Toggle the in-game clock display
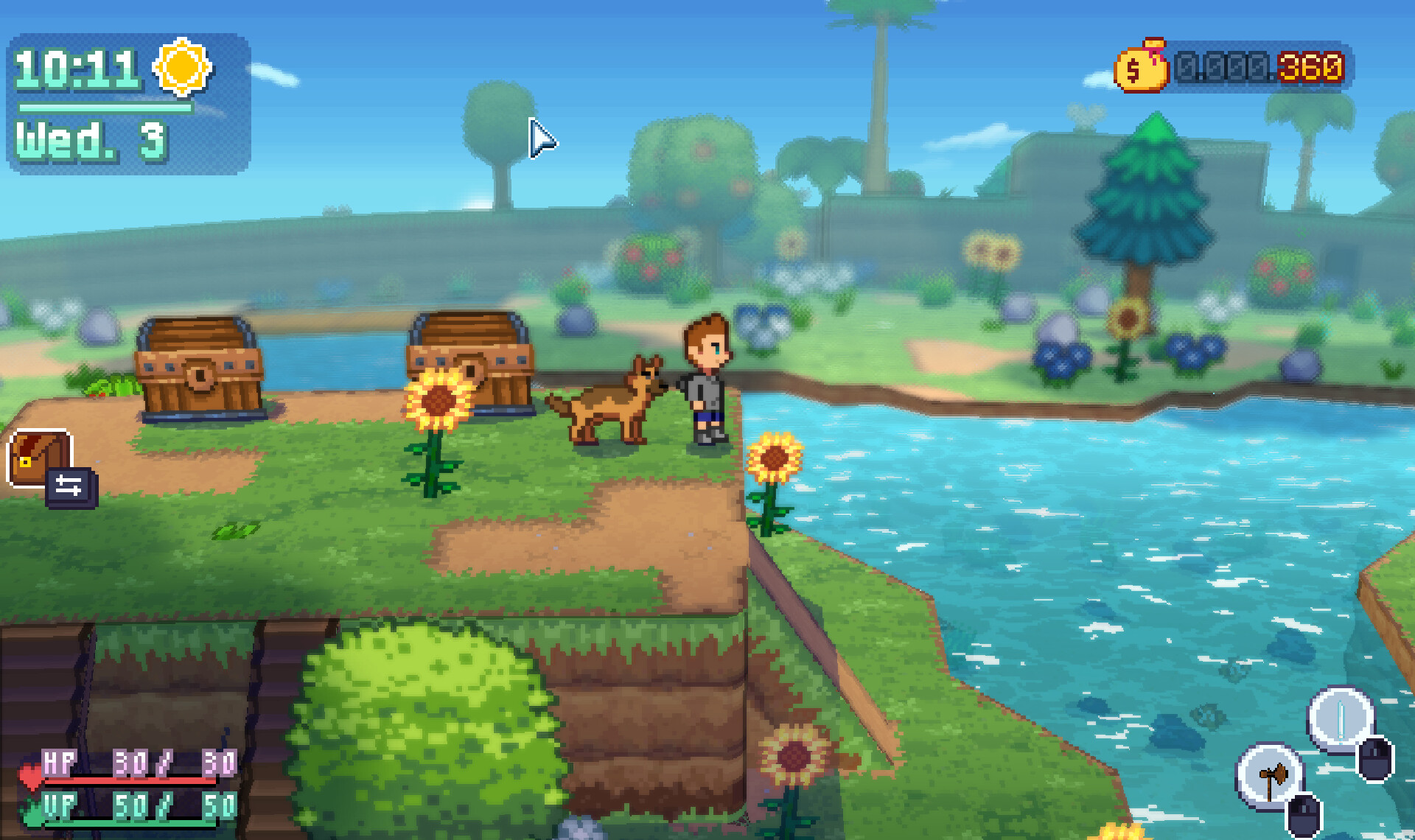 (80, 70)
